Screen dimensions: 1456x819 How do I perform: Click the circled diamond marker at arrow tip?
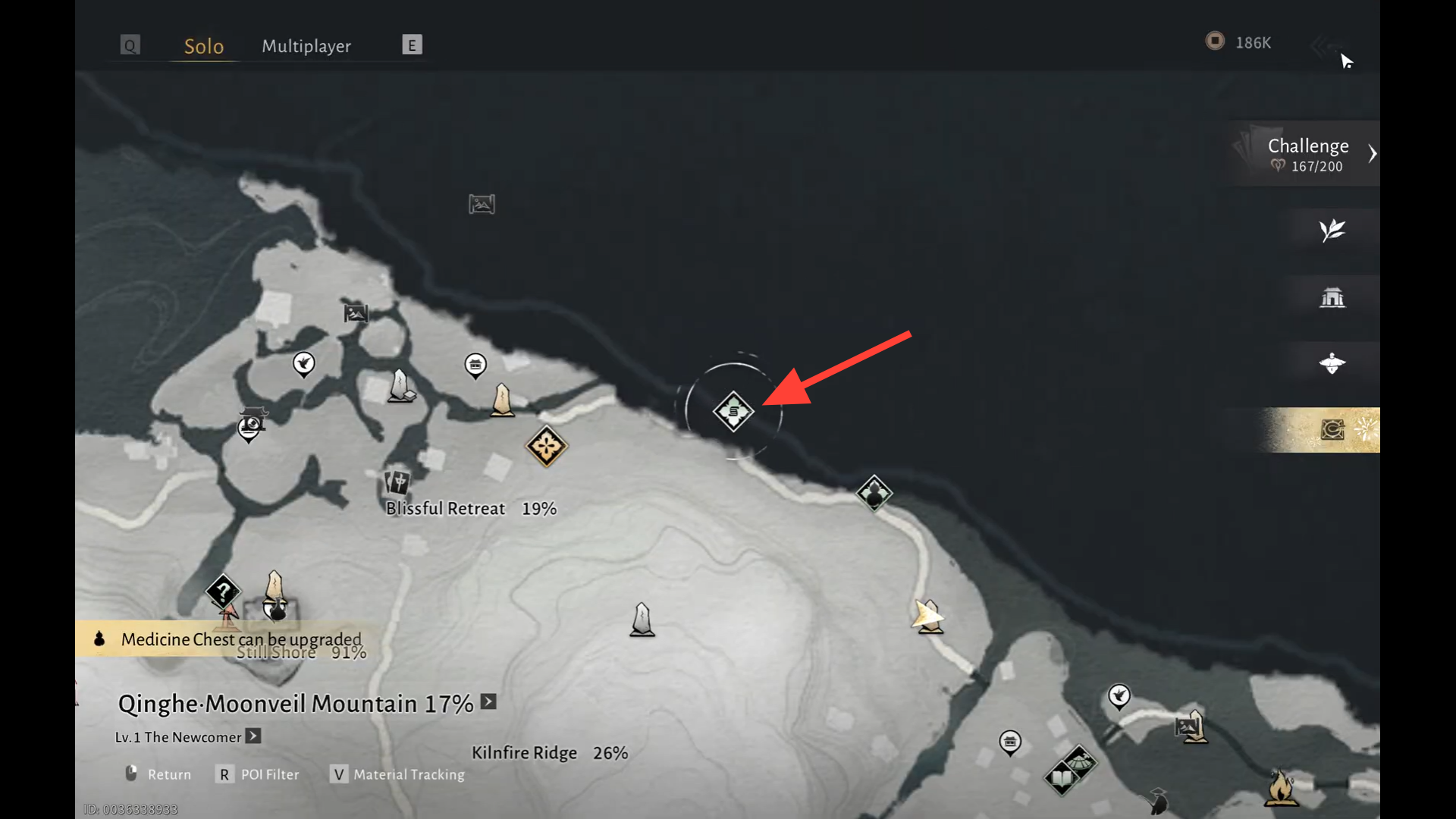[733, 412]
